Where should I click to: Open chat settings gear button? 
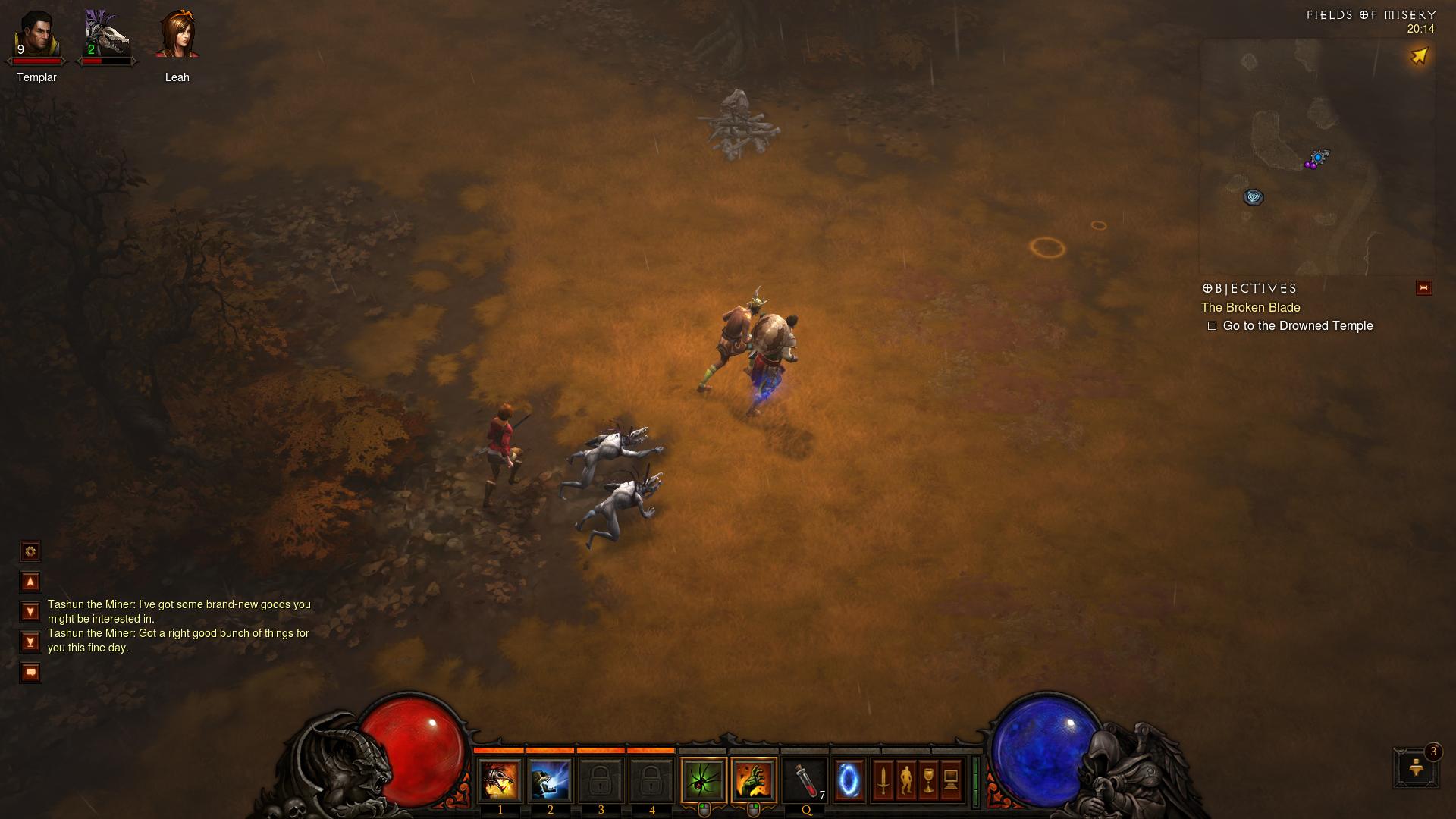[x=30, y=551]
